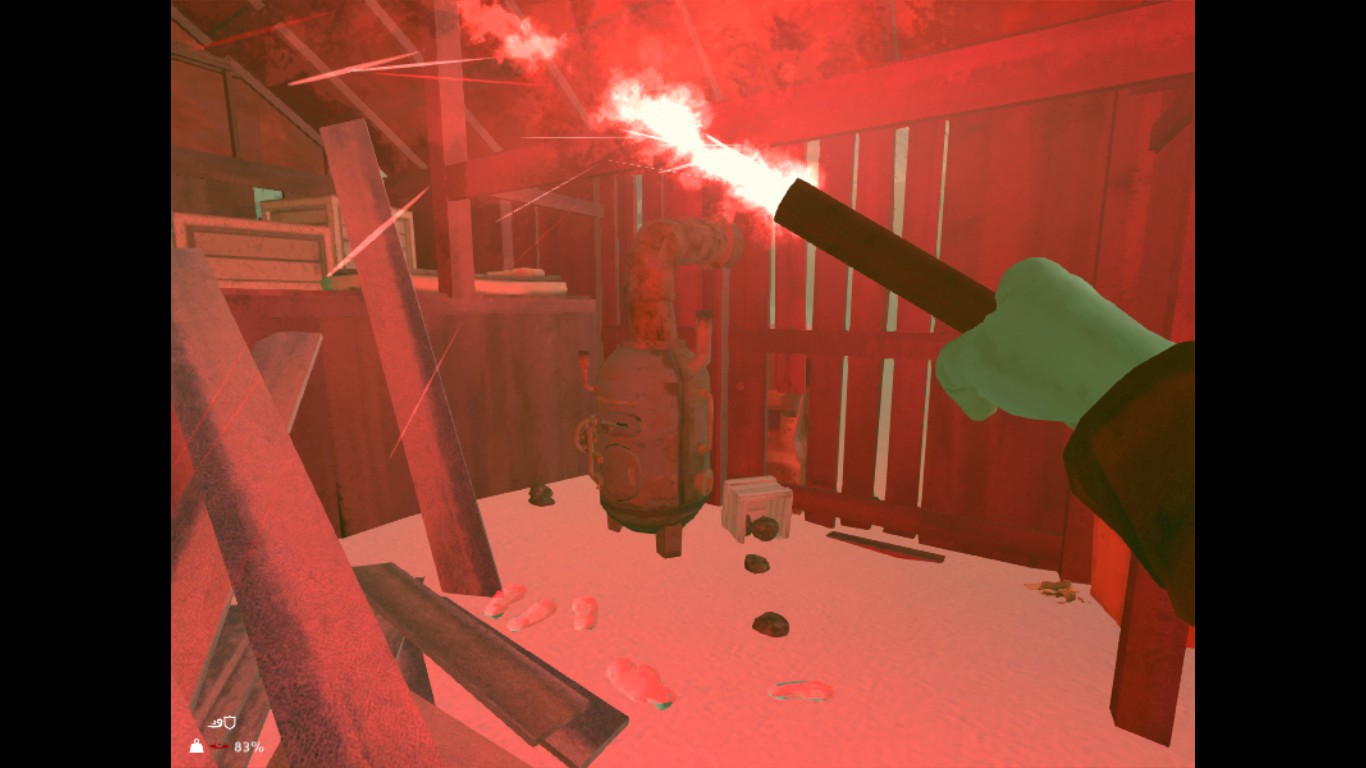This screenshot has height=768, width=1366.
Task: Click the red condition status icon
Action: point(219,746)
